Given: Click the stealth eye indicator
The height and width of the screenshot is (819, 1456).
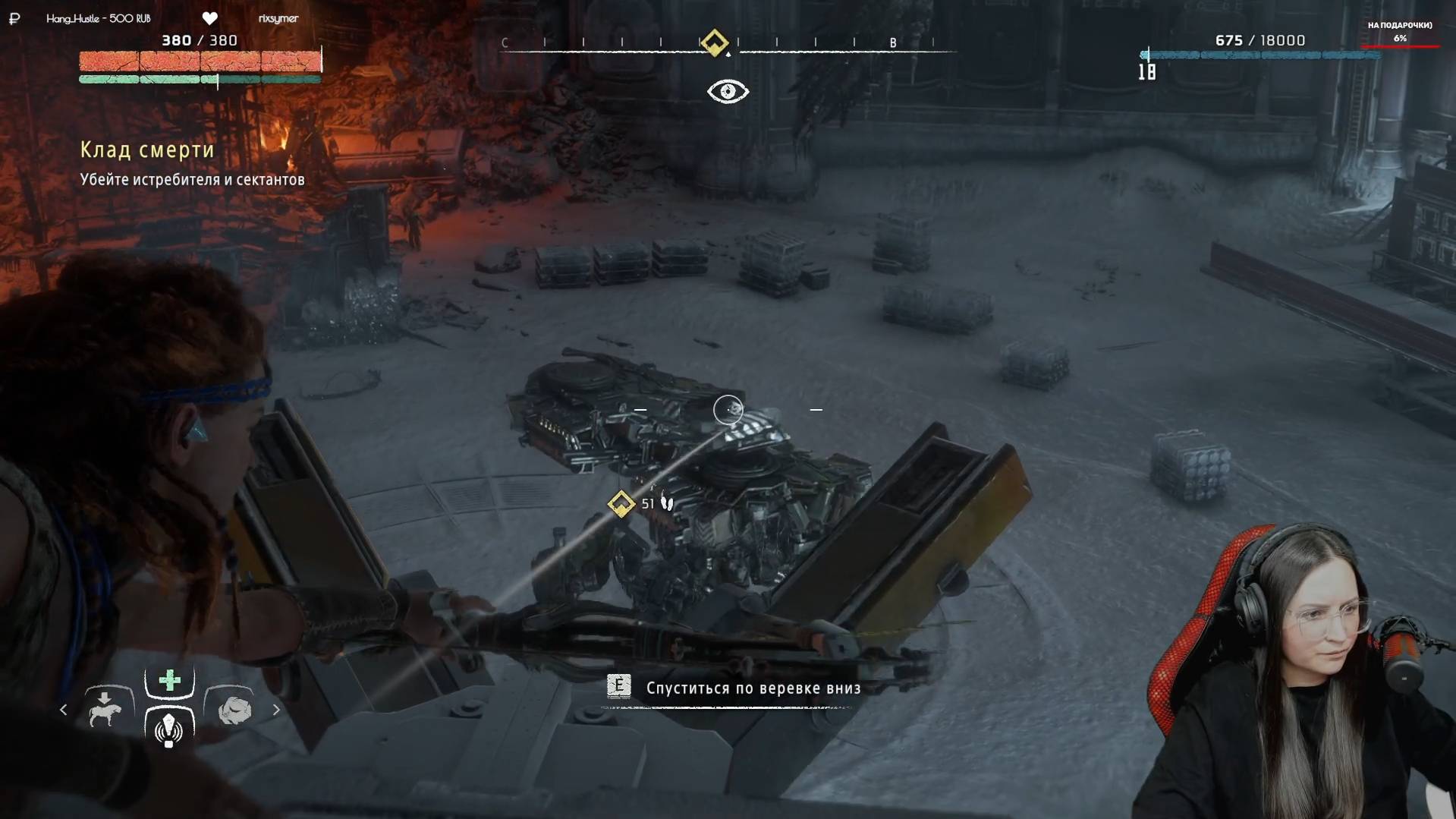Looking at the screenshot, I should tap(728, 92).
